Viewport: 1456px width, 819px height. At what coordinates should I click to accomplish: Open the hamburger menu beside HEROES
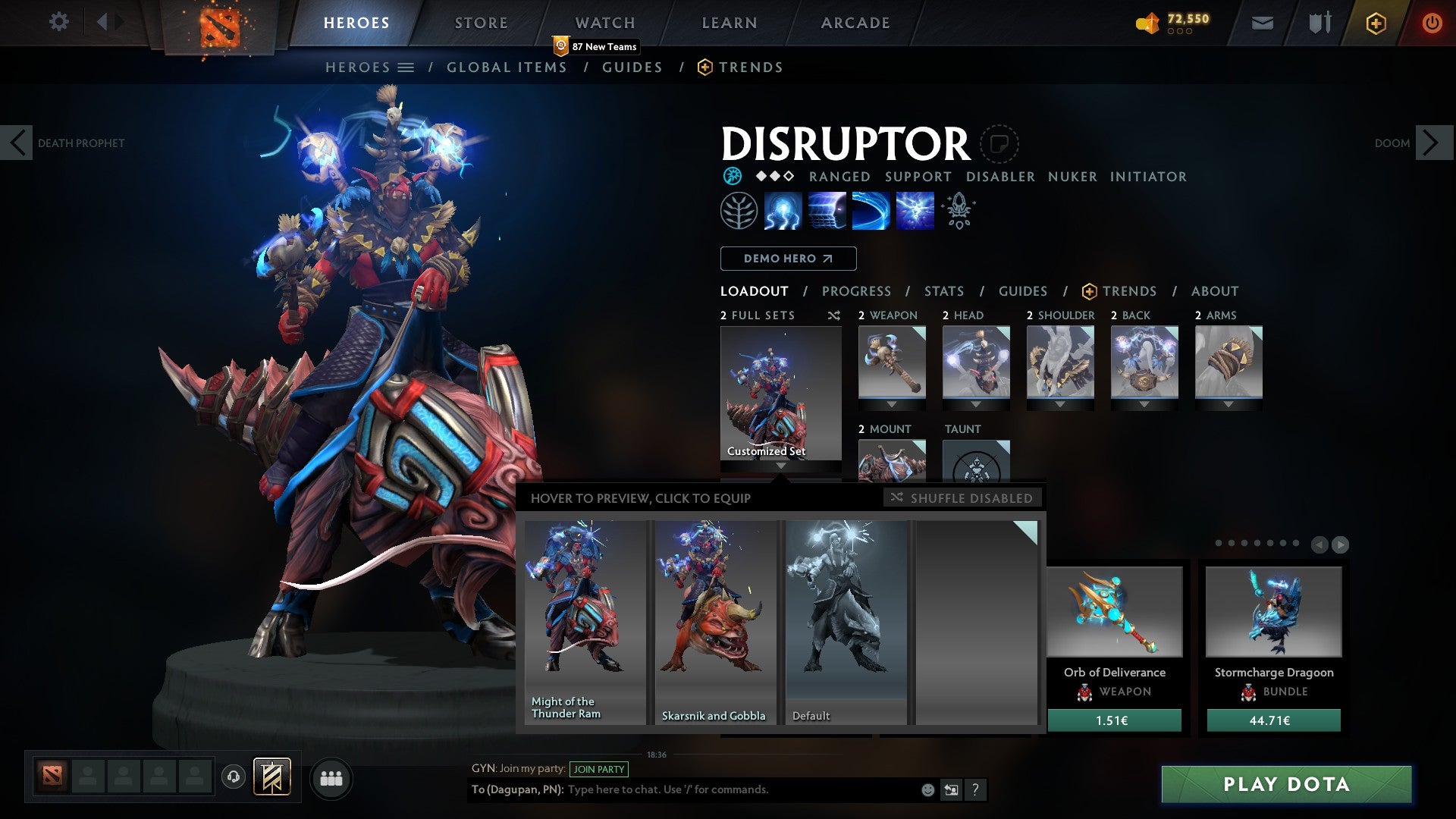point(407,67)
